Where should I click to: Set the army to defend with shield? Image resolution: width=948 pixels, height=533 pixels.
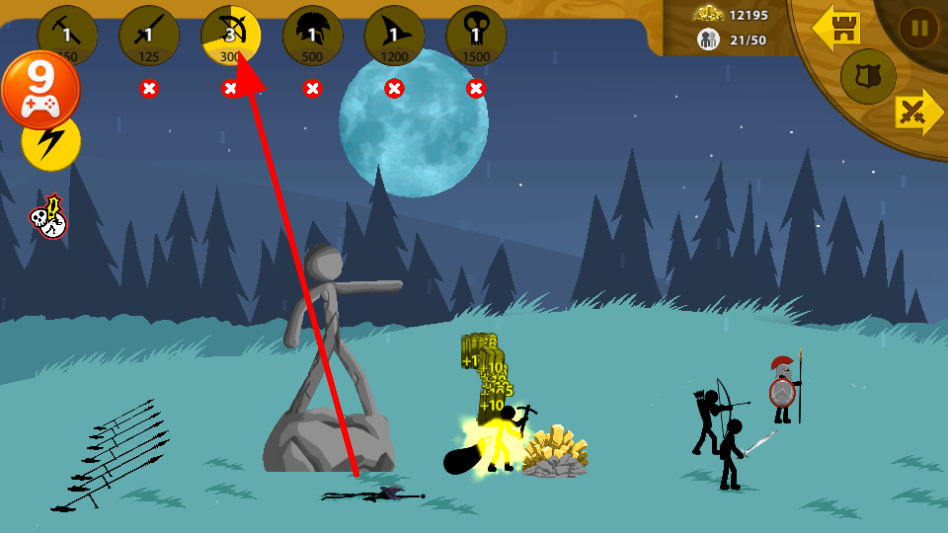[x=867, y=76]
